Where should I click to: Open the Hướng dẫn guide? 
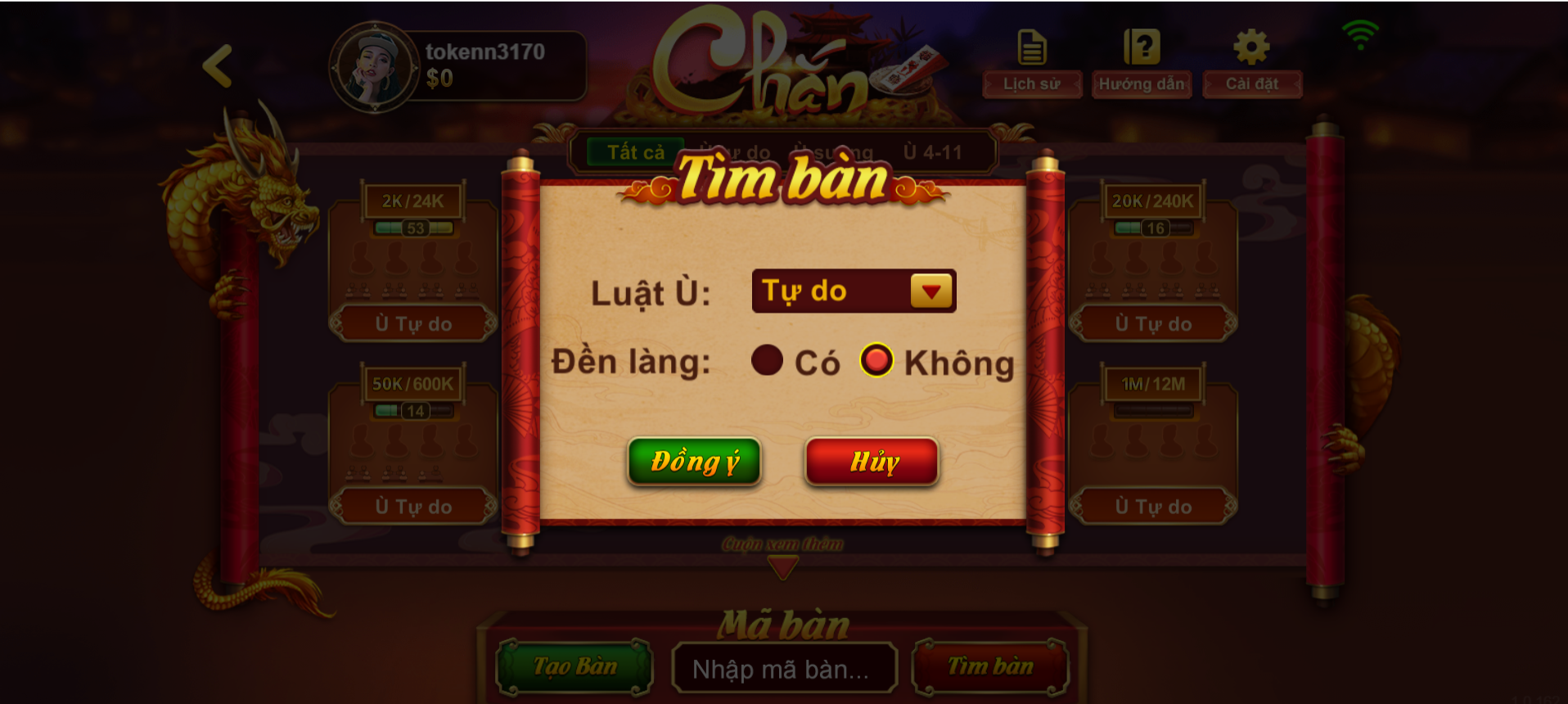(x=1141, y=83)
